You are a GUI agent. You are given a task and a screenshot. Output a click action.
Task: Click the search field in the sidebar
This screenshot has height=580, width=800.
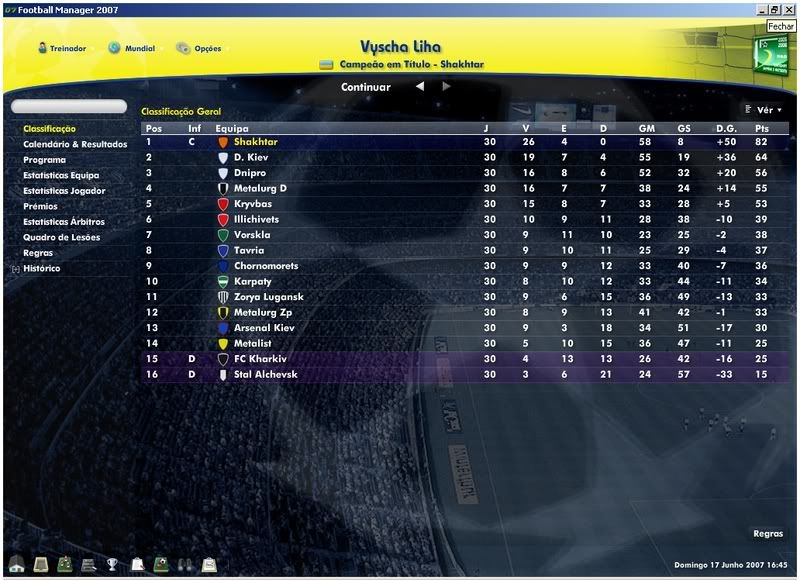[x=68, y=106]
